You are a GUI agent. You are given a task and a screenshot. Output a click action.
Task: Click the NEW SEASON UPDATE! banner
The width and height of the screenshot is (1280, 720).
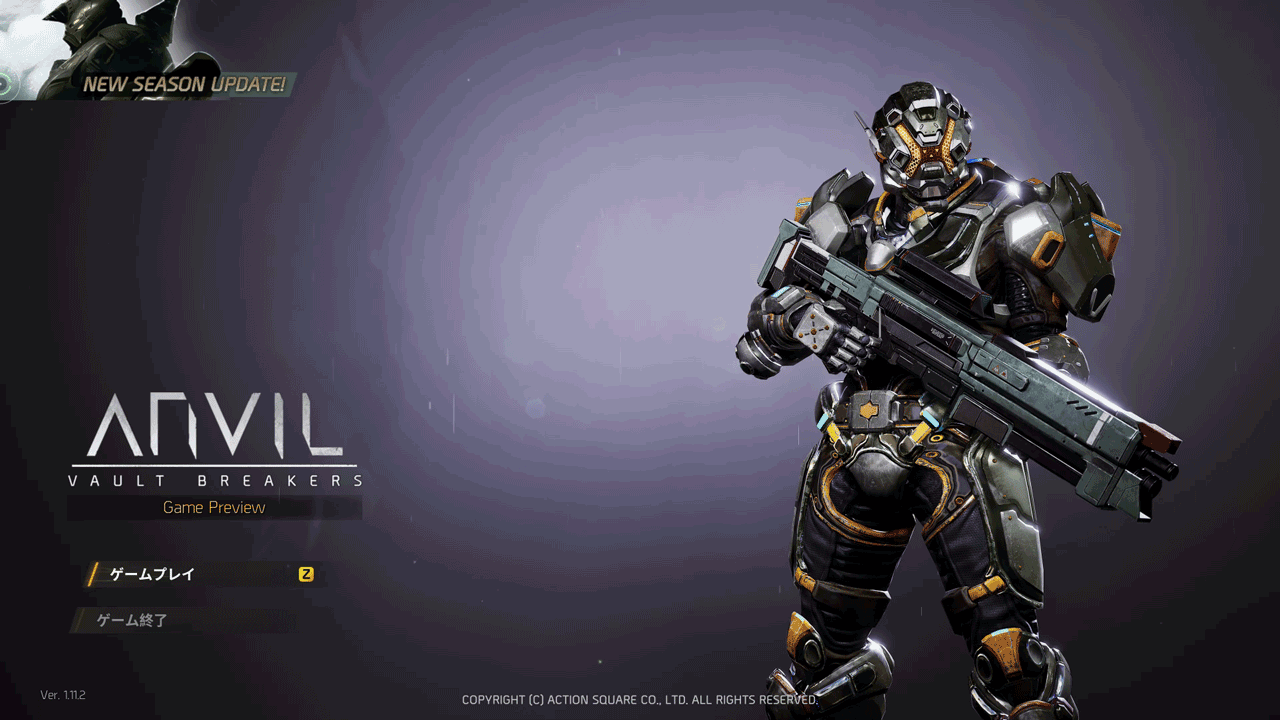[x=185, y=85]
